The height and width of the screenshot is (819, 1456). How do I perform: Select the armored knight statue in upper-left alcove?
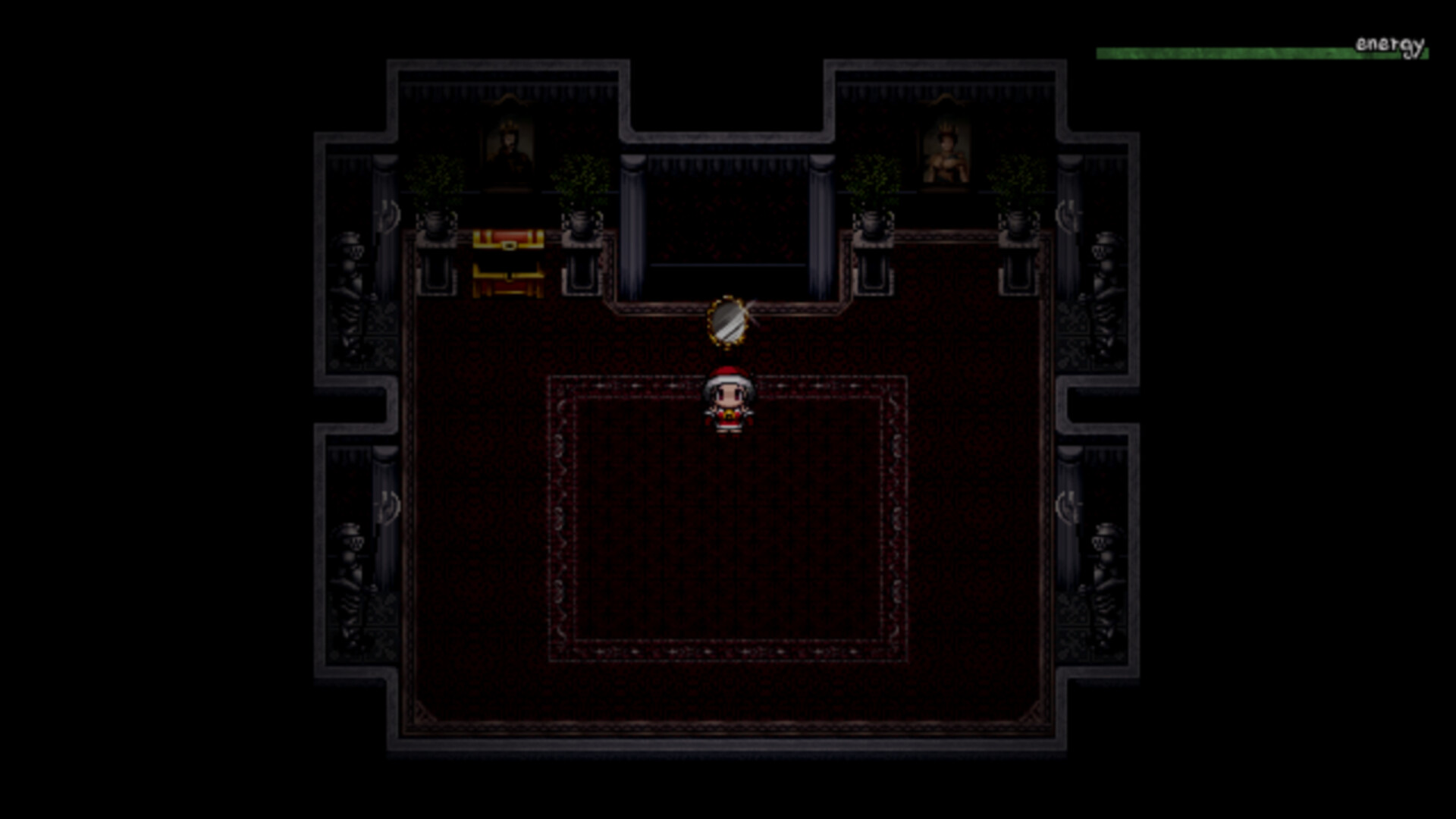pos(353,258)
